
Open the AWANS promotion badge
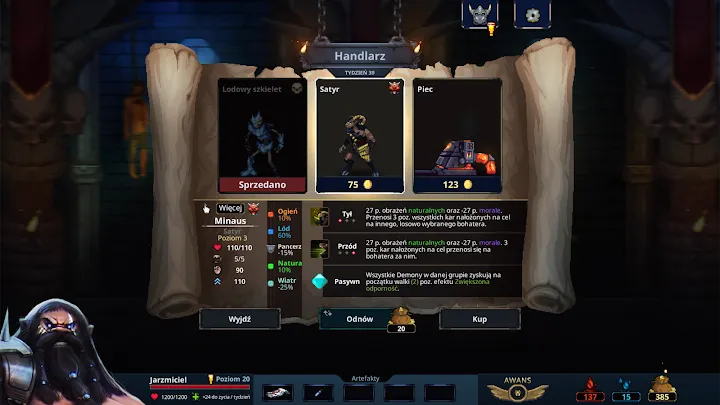(518, 391)
